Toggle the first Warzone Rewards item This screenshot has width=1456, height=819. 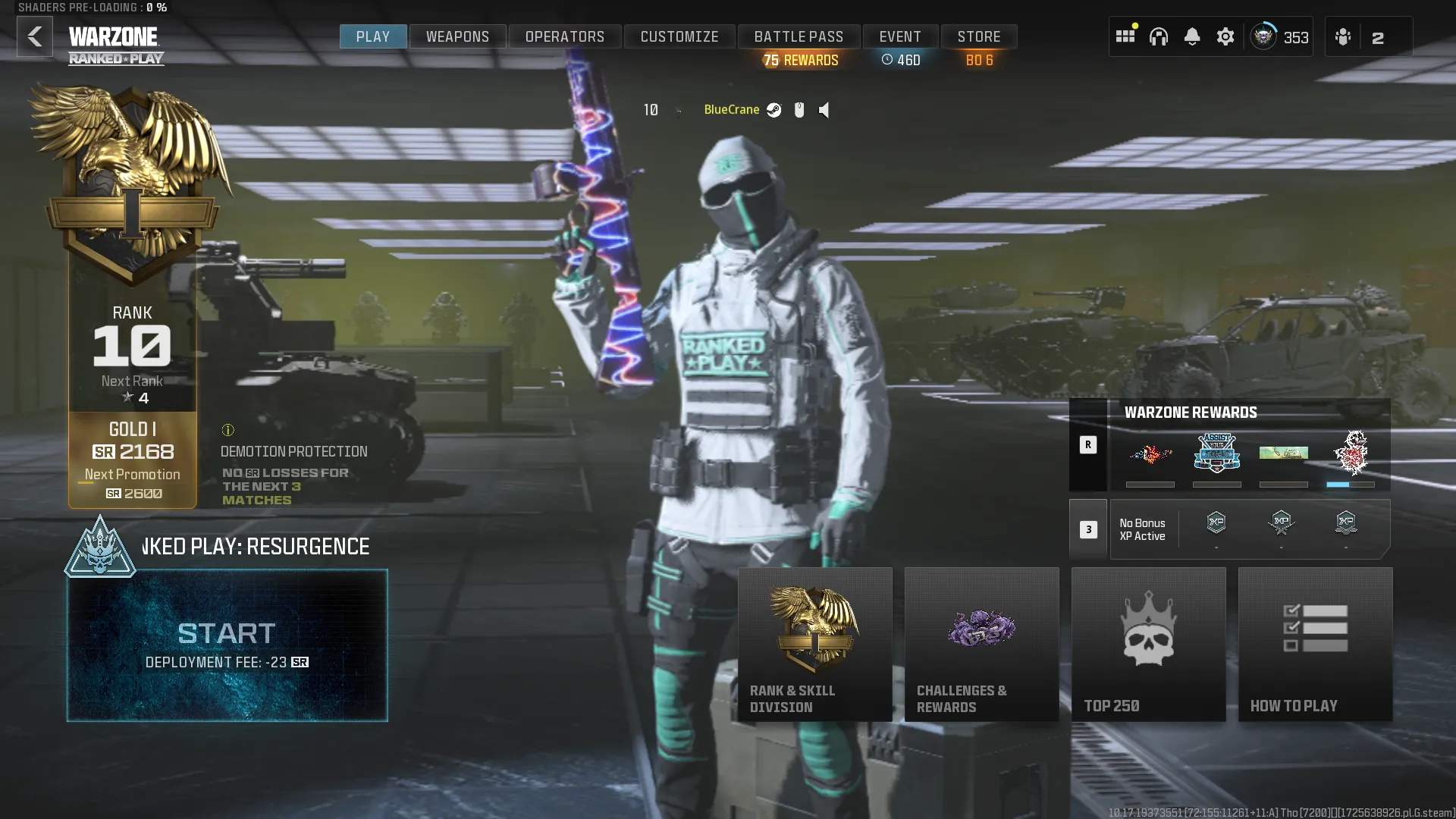click(1150, 455)
